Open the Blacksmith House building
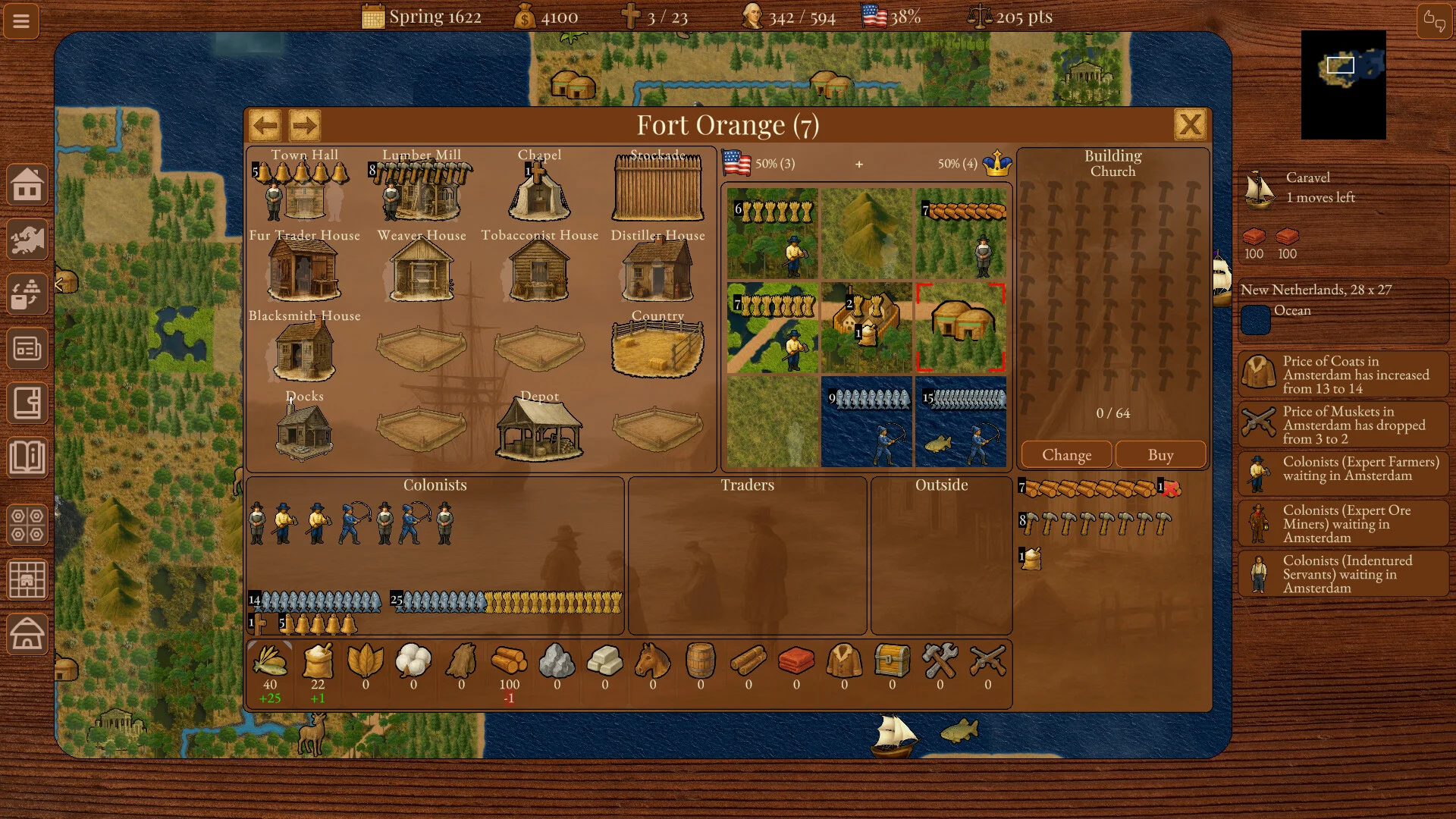 [304, 350]
